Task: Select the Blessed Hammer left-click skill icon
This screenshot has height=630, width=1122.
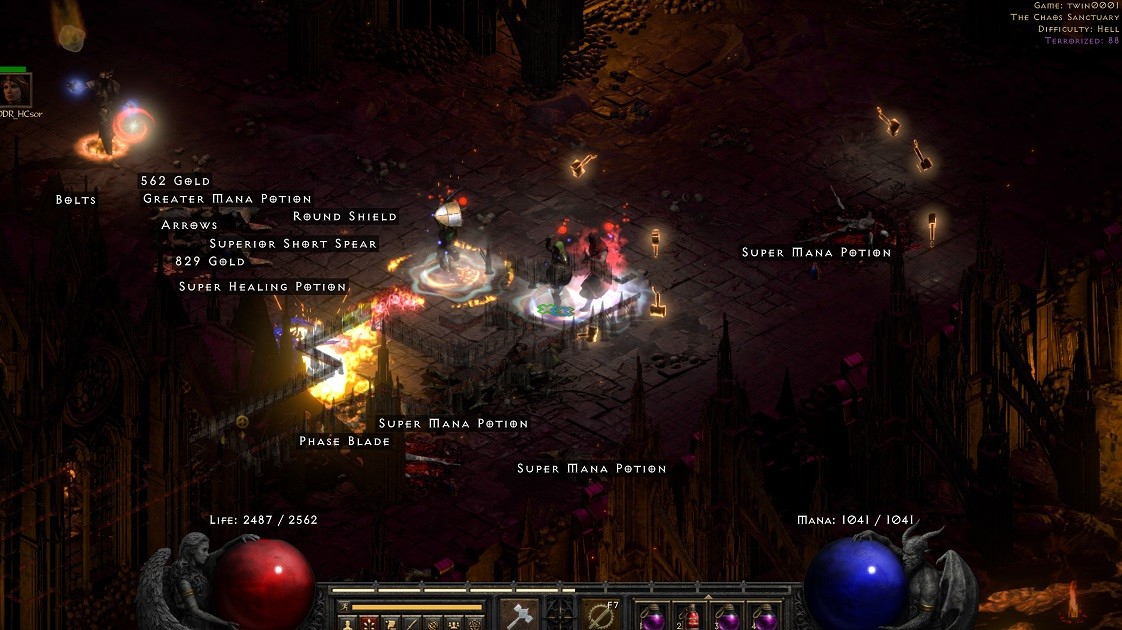Action: coord(519,613)
